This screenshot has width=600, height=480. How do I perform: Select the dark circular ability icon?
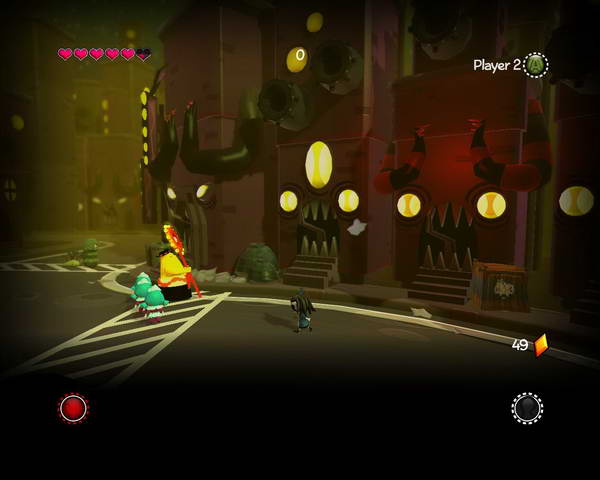pyautogui.click(x=527, y=408)
